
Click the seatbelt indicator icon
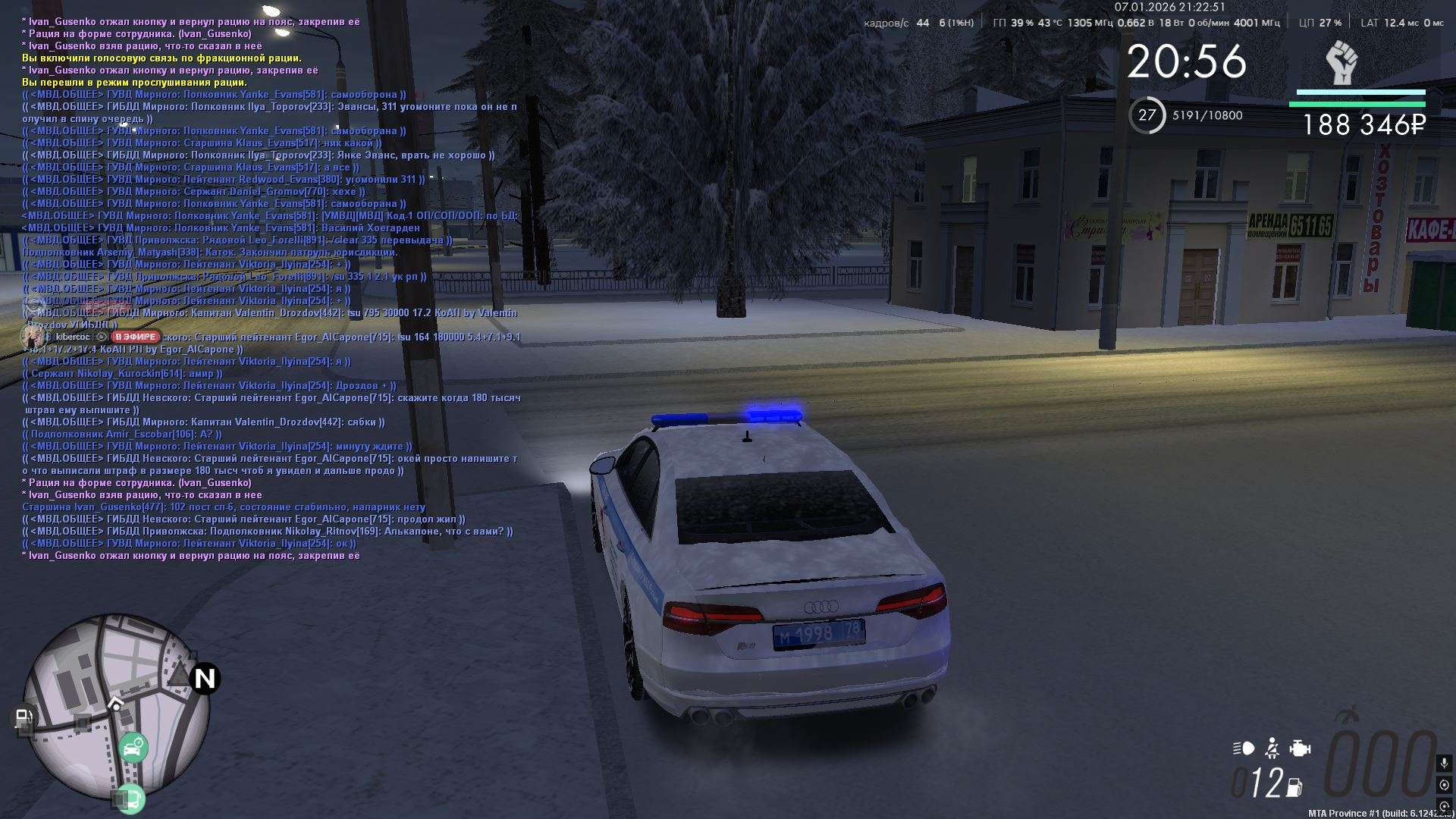tap(1272, 748)
